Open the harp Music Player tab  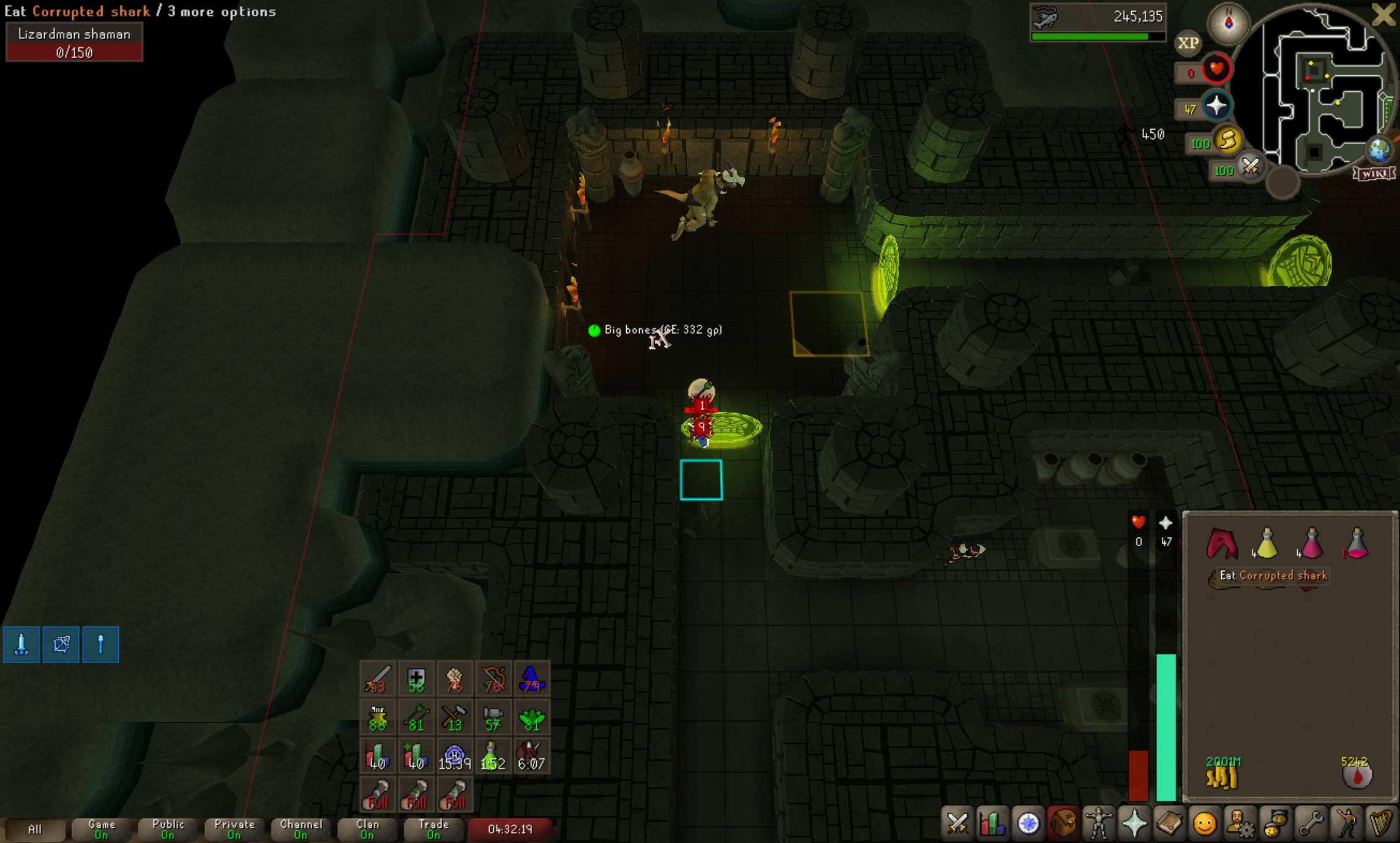tap(1381, 823)
